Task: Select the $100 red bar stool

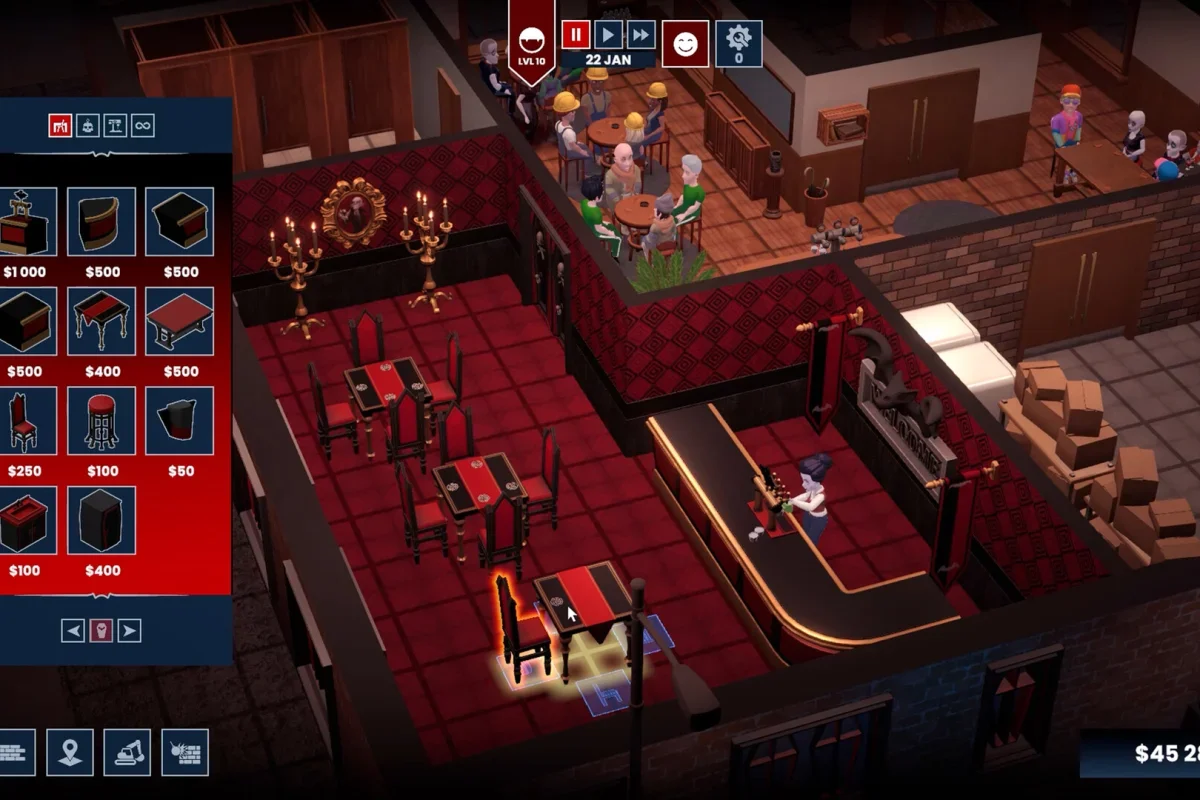Action: [101, 421]
